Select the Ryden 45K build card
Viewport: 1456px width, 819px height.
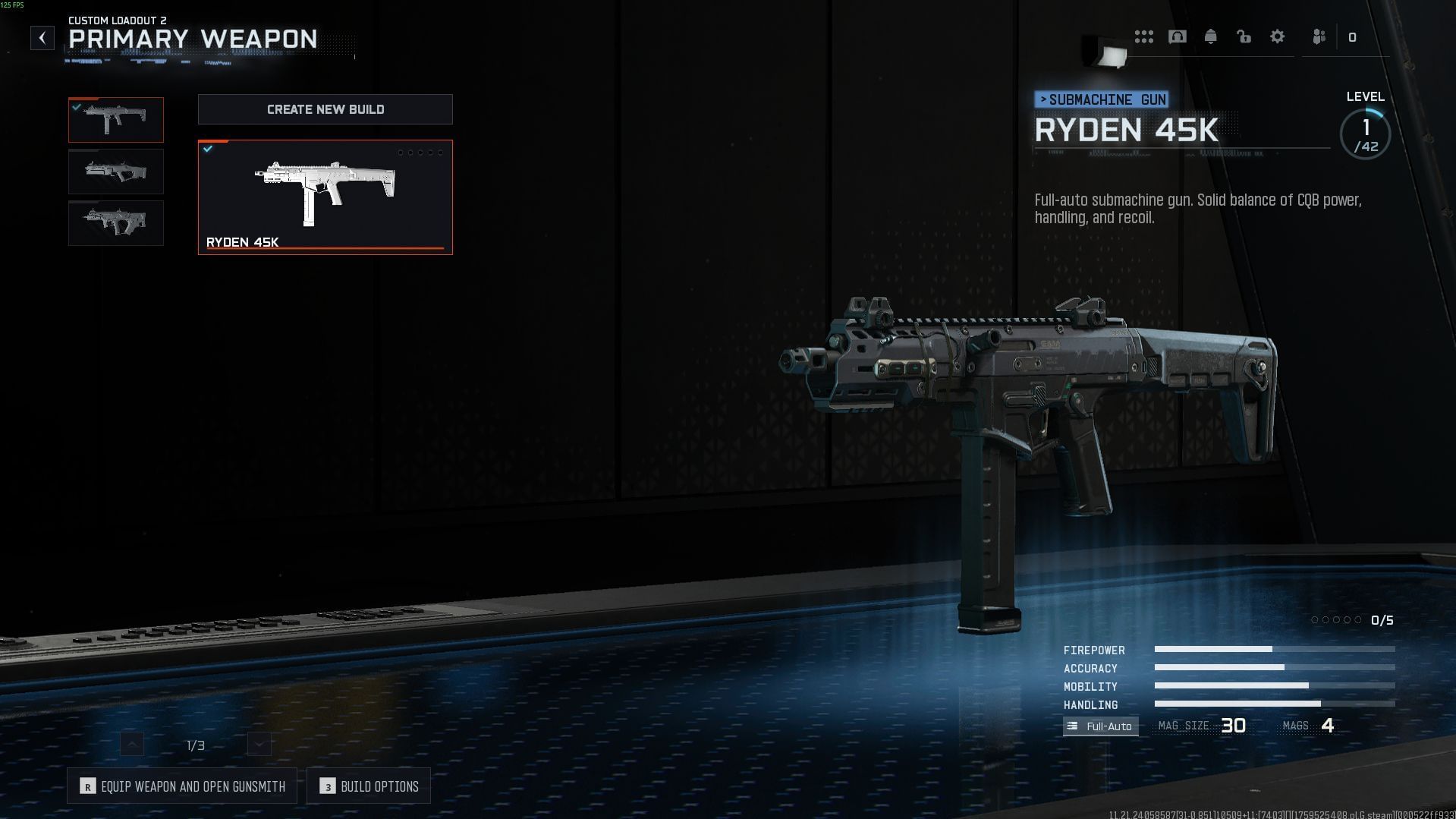point(325,197)
